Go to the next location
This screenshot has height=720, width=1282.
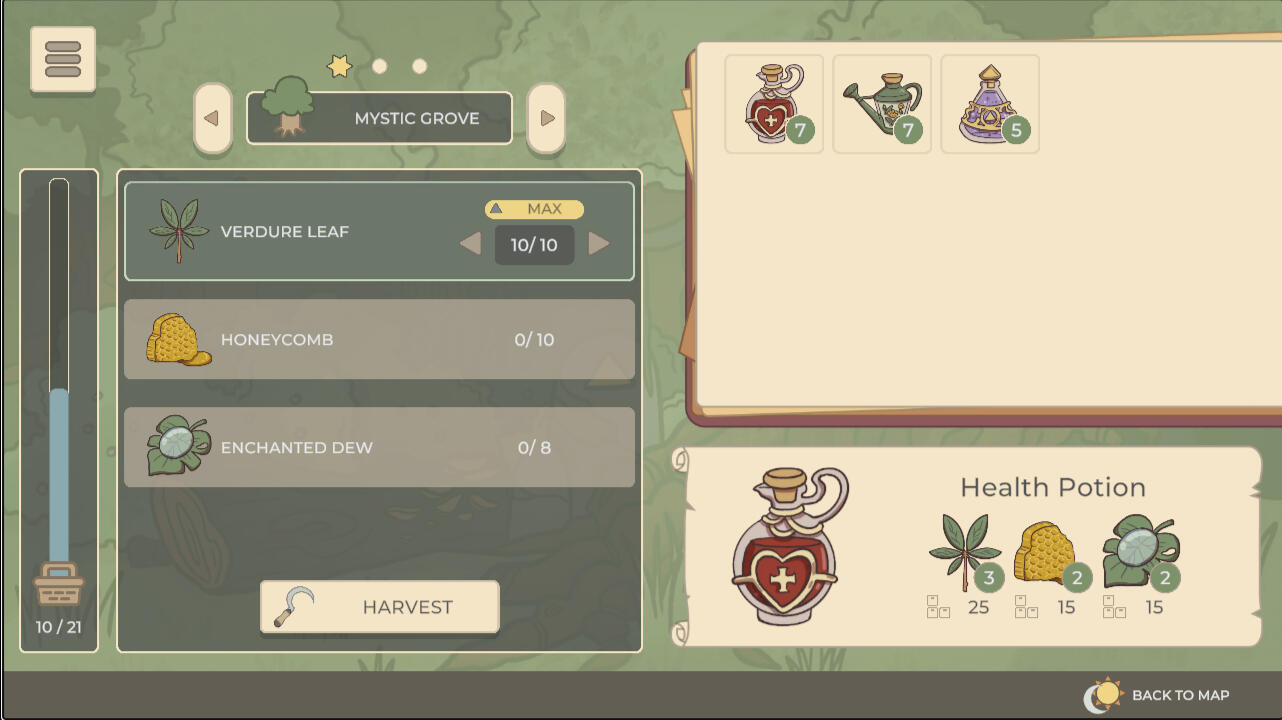pos(546,118)
